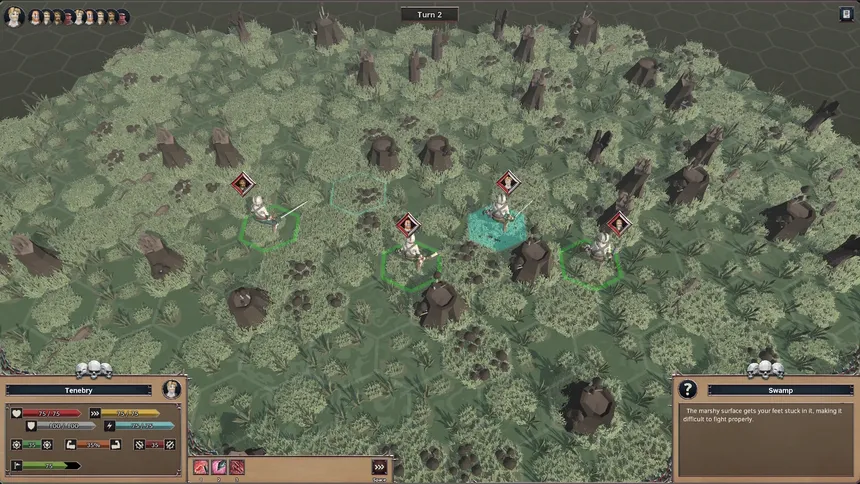The height and width of the screenshot is (484, 860).
Task: Click Tenebry's portrait in the unit panel
Action: (170, 390)
